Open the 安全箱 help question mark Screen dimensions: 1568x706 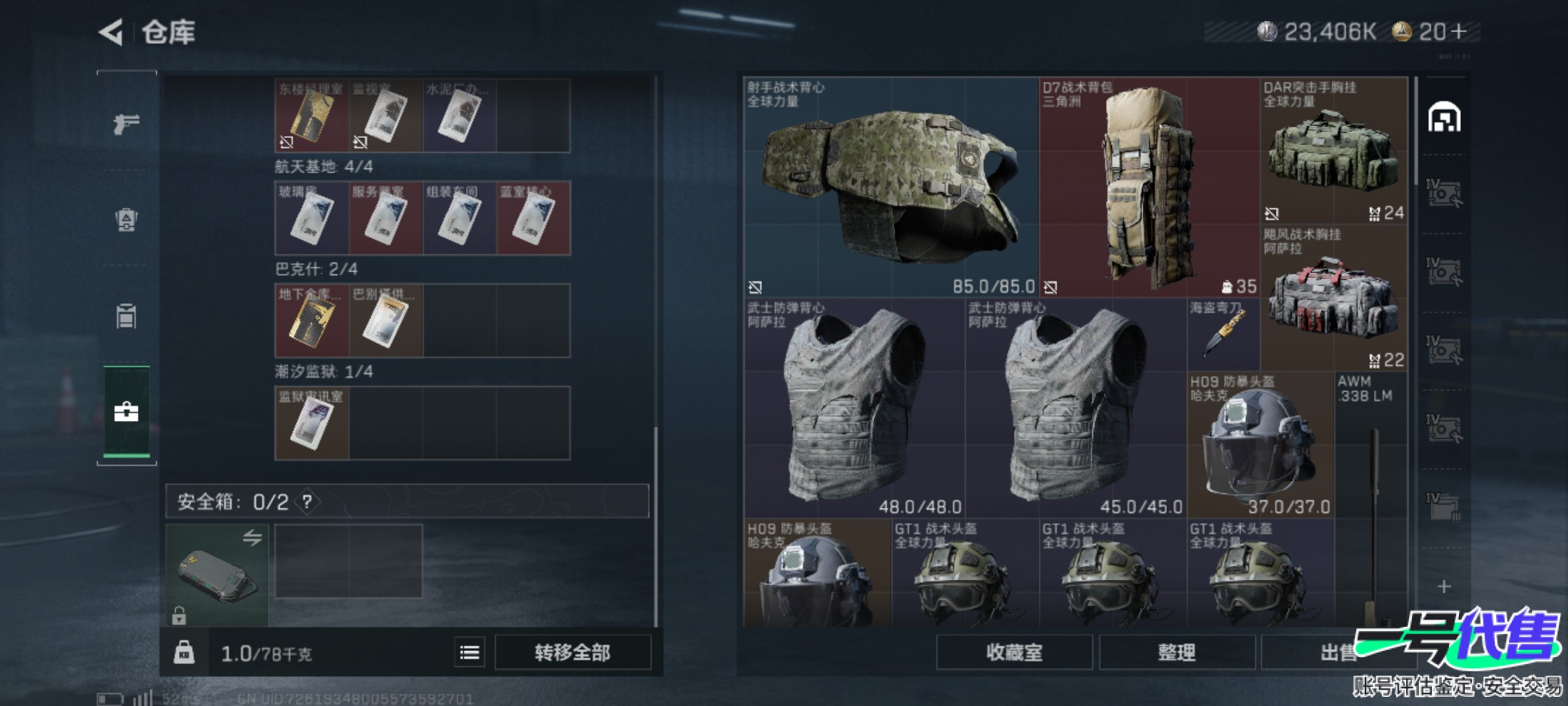307,502
